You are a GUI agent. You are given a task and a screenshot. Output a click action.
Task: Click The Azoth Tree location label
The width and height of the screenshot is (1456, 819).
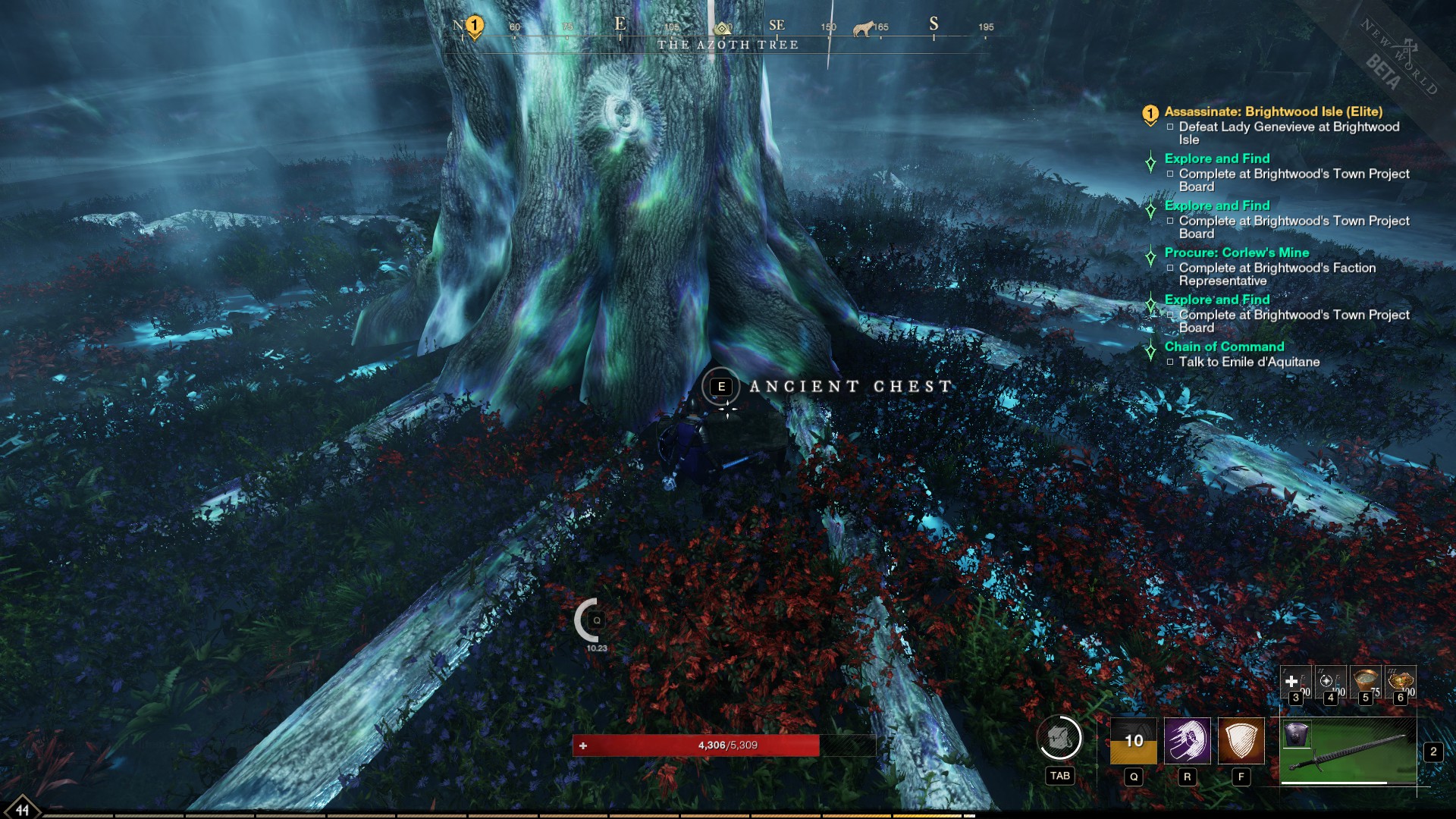point(730,45)
